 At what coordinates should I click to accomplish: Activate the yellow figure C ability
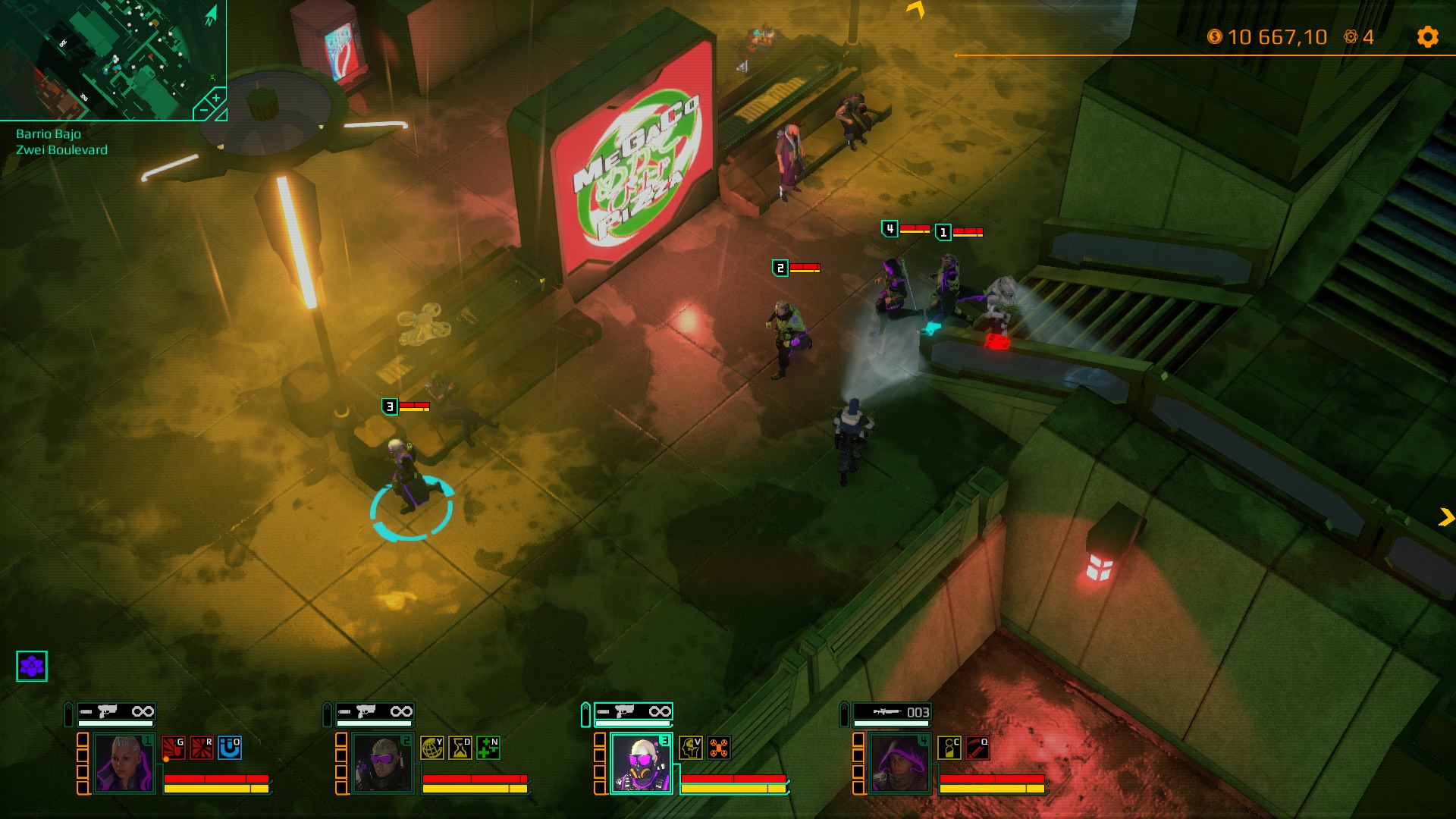pos(949,748)
